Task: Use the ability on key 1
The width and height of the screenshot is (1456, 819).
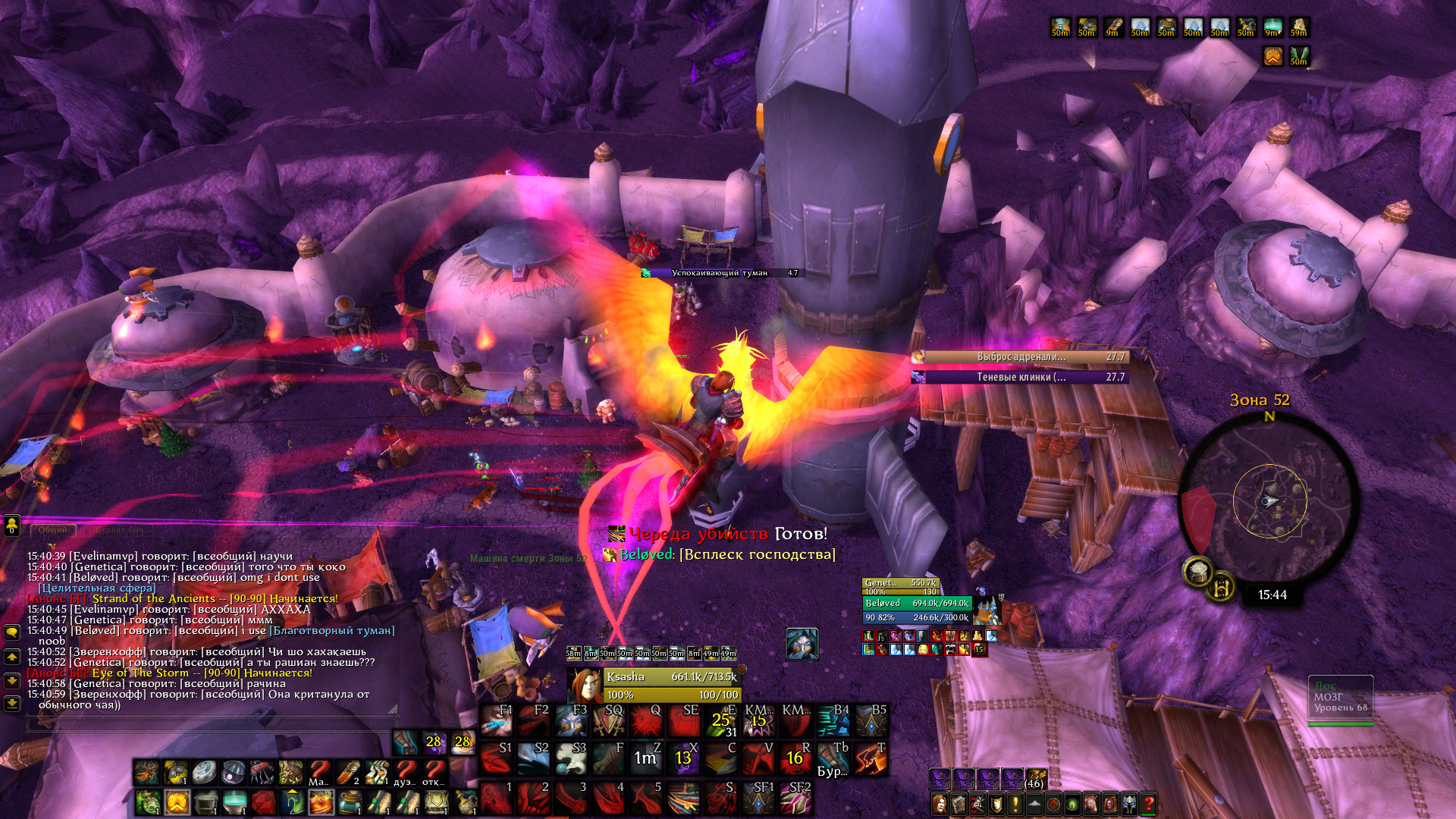Action: 497,798
